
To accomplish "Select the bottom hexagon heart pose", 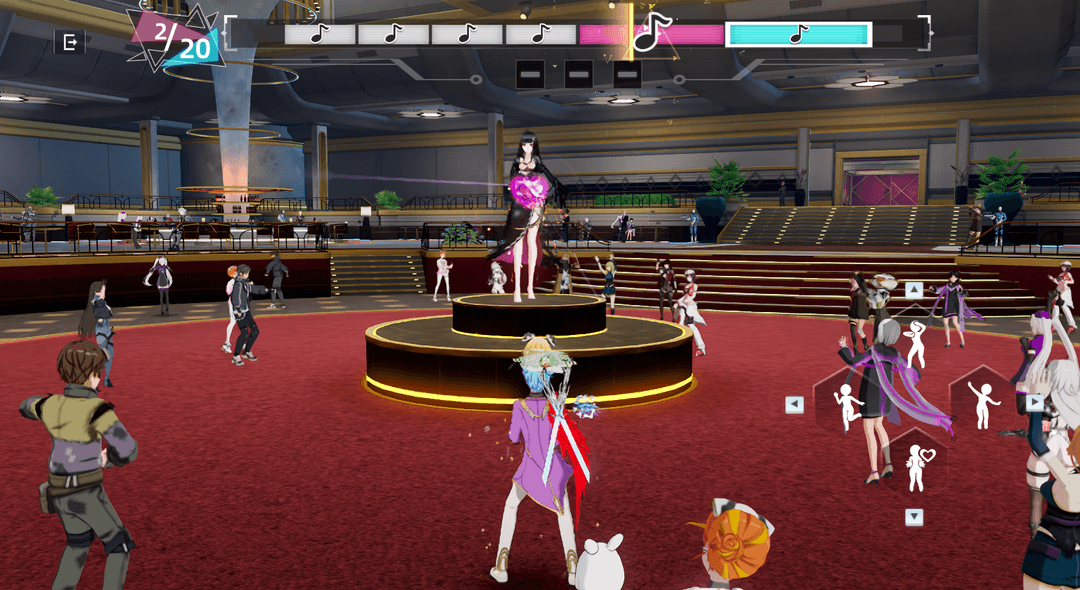I will pyautogui.click(x=915, y=467).
